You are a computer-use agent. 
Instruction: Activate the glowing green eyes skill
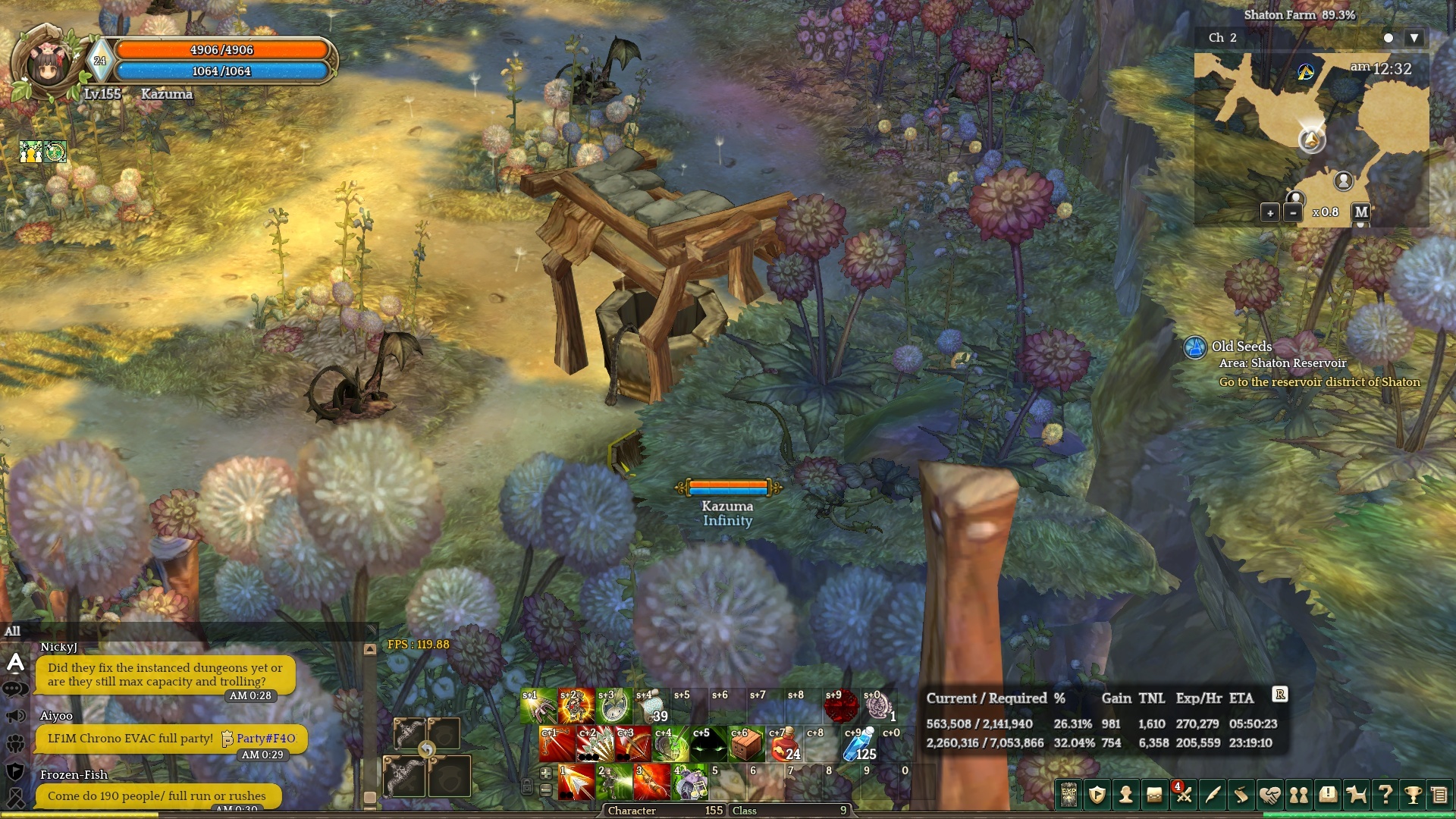[x=708, y=745]
